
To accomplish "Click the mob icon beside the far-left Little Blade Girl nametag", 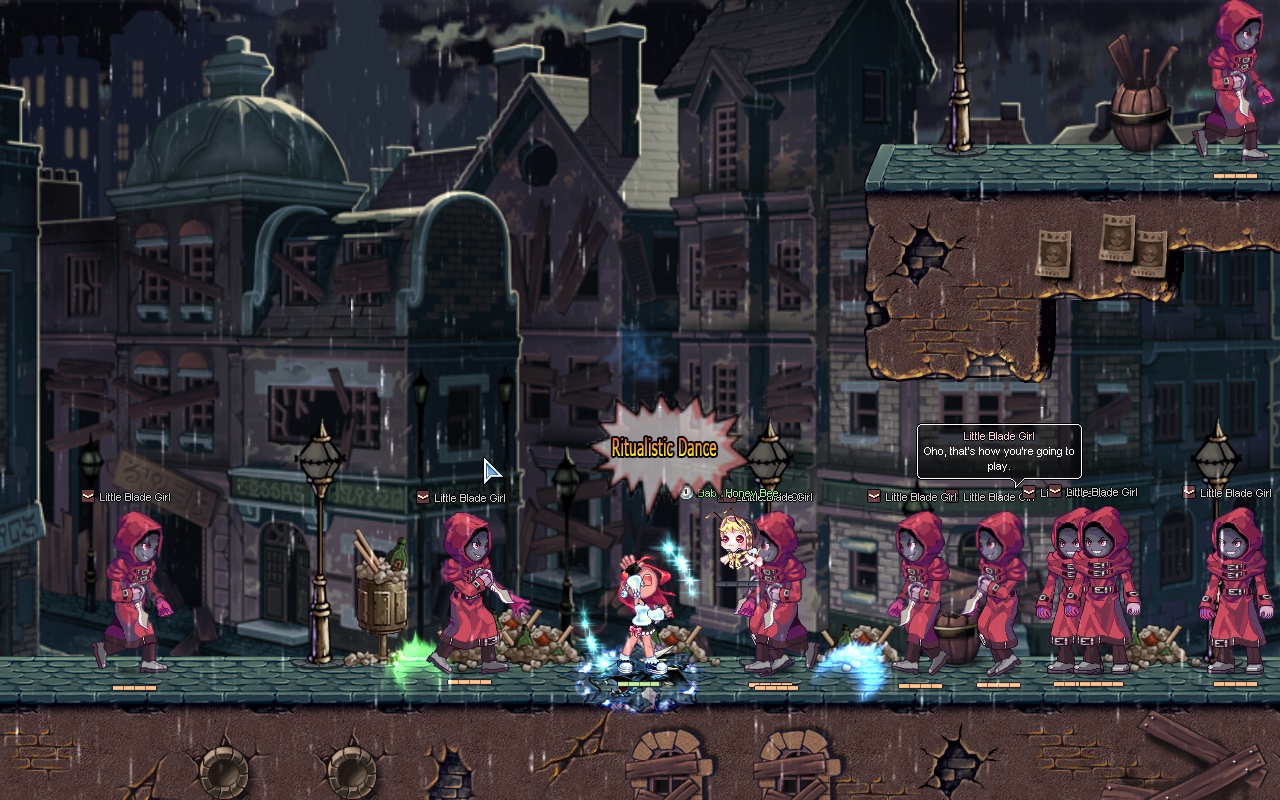I will 90,496.
